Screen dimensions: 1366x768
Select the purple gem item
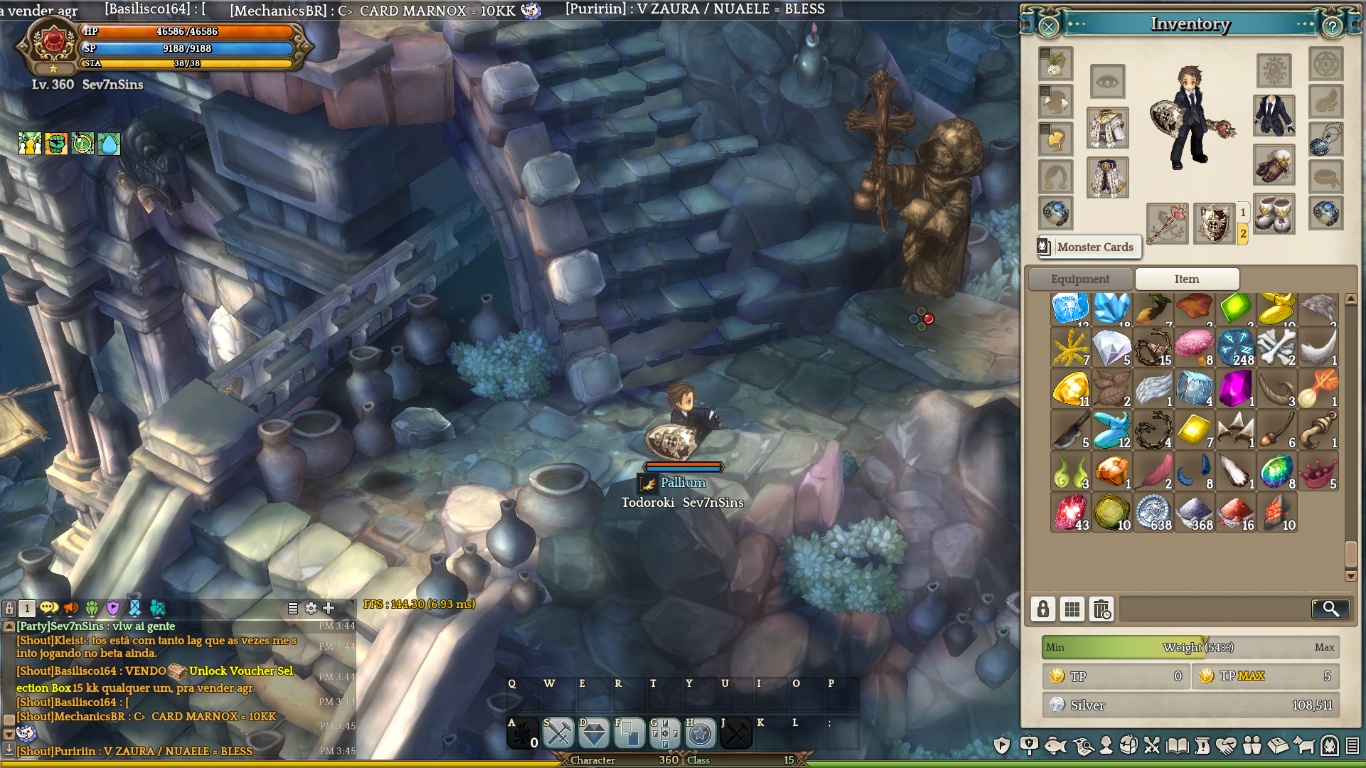[1236, 388]
